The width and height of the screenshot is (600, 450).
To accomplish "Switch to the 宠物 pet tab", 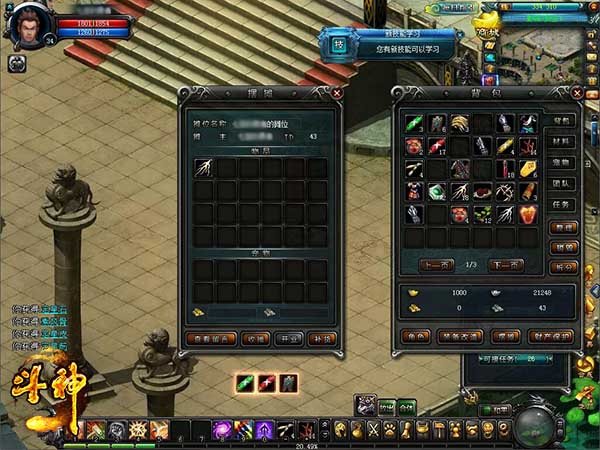I will point(561,162).
